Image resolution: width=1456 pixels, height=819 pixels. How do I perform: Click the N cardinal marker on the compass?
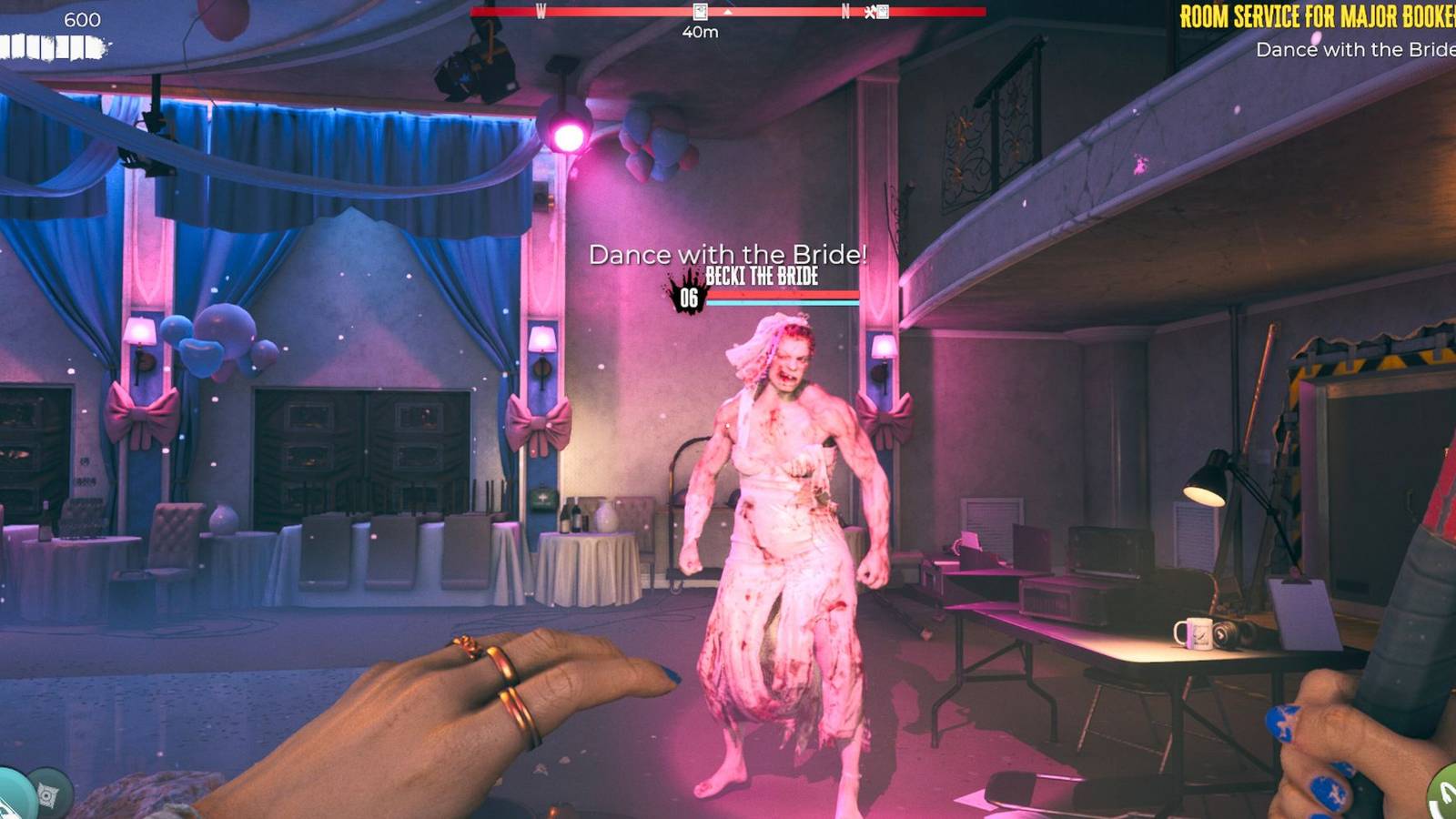(x=845, y=10)
